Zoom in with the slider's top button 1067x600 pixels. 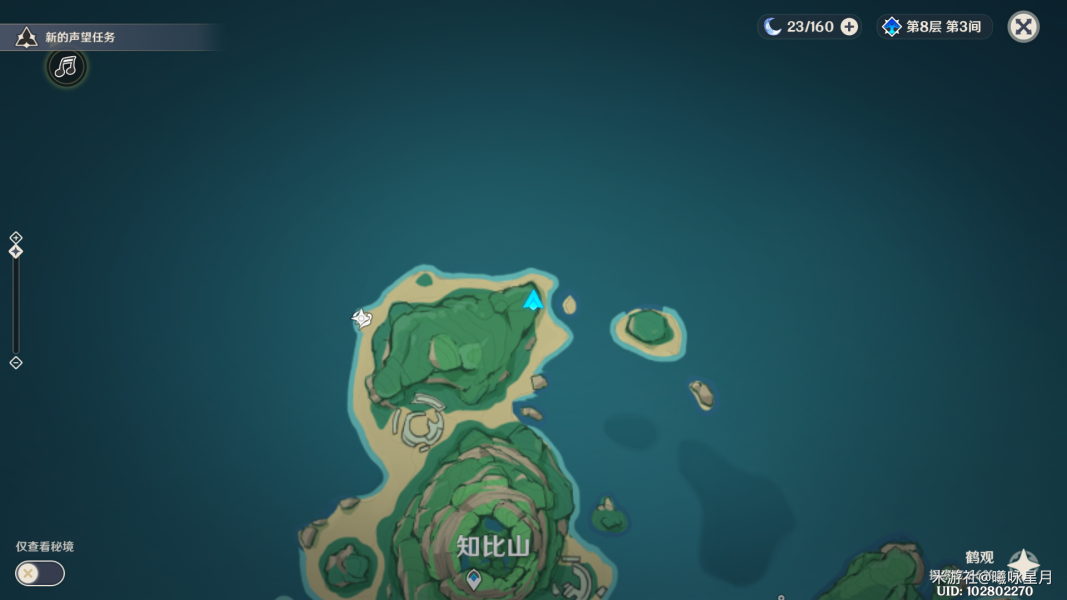[x=16, y=238]
